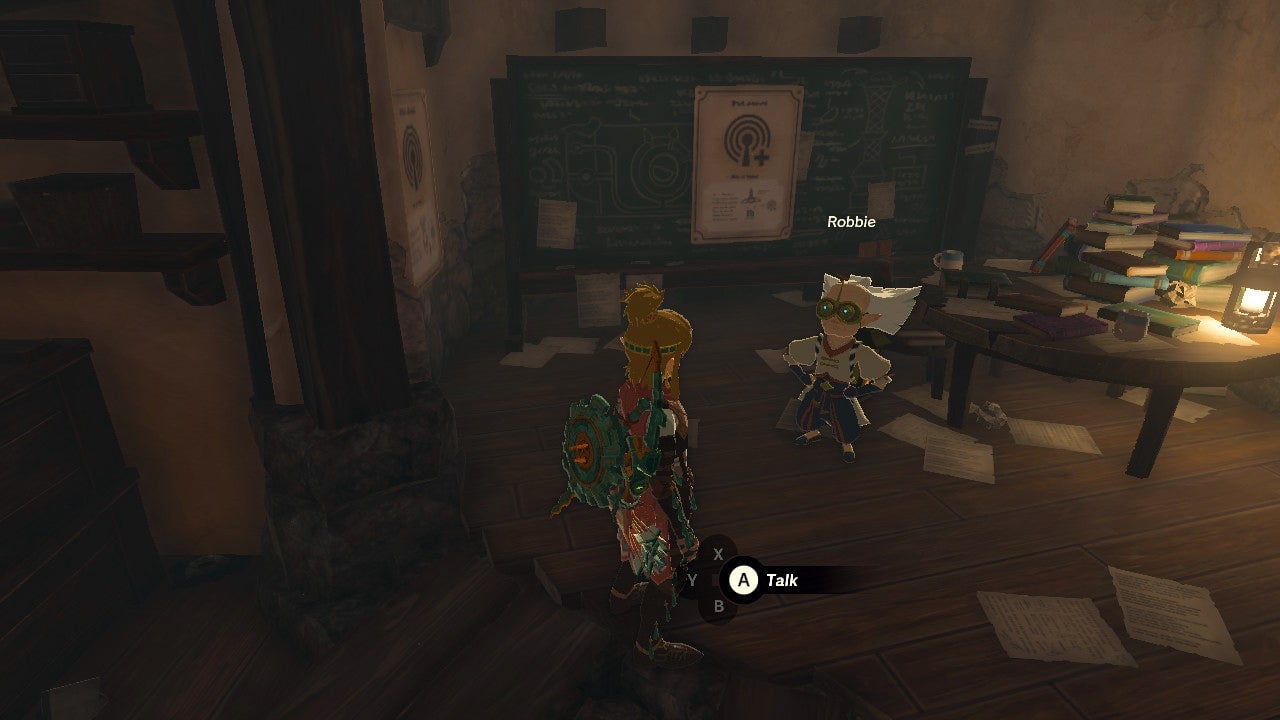This screenshot has width=1280, height=720.
Task: Select the Y button icon
Action: (x=691, y=578)
